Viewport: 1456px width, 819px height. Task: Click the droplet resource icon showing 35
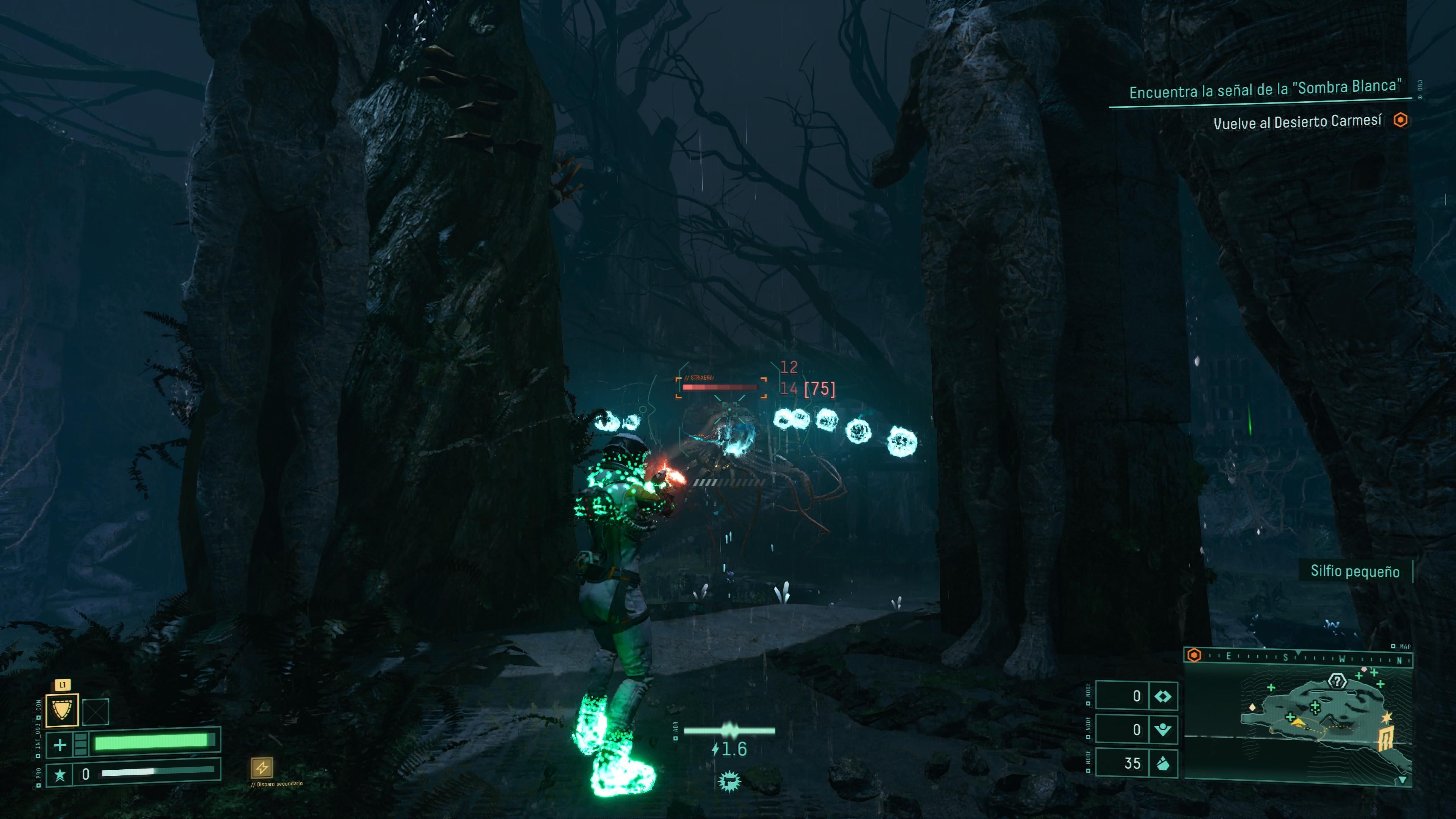pyautogui.click(x=1163, y=764)
